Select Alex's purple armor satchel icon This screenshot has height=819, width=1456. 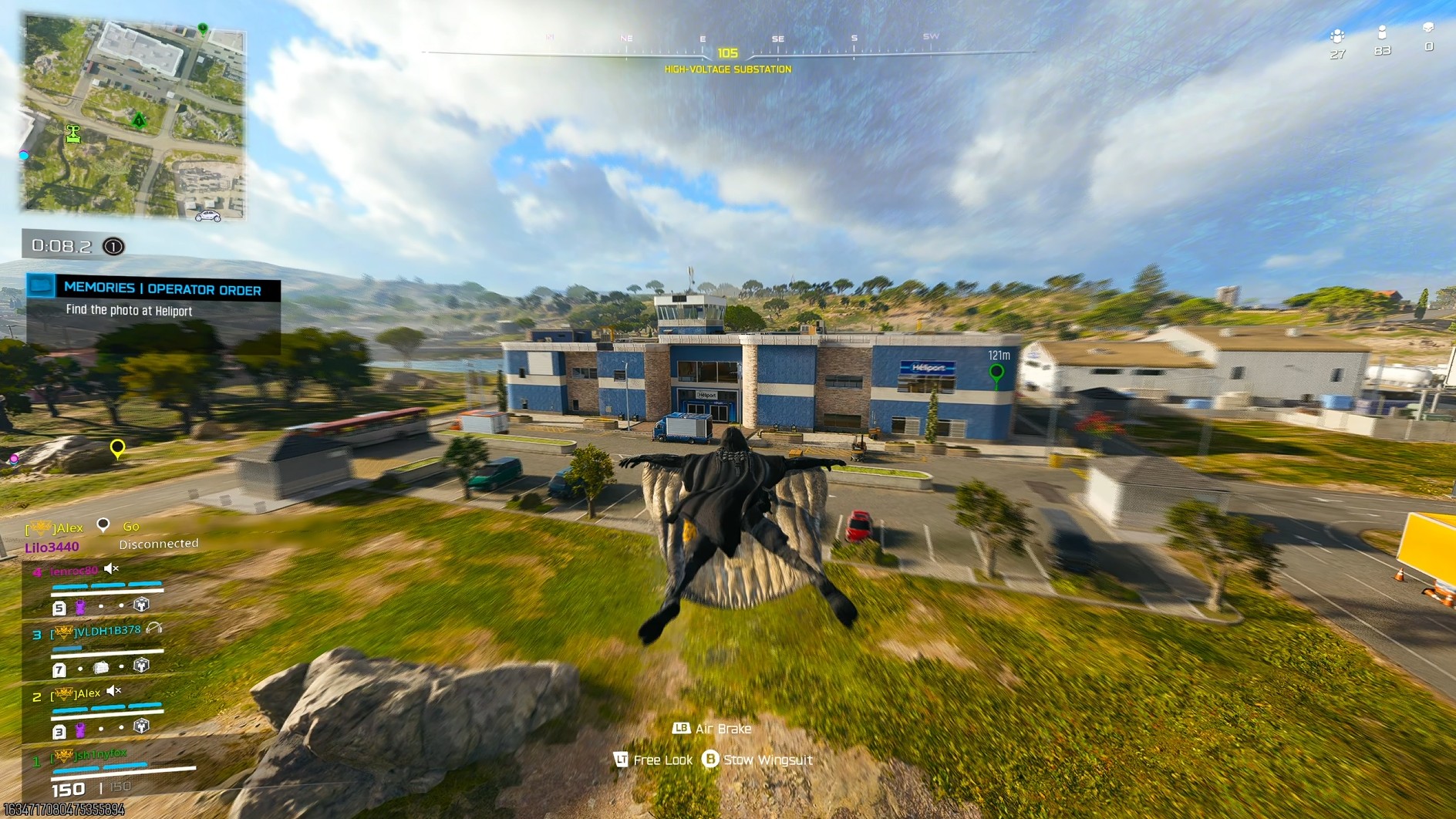click(x=80, y=730)
